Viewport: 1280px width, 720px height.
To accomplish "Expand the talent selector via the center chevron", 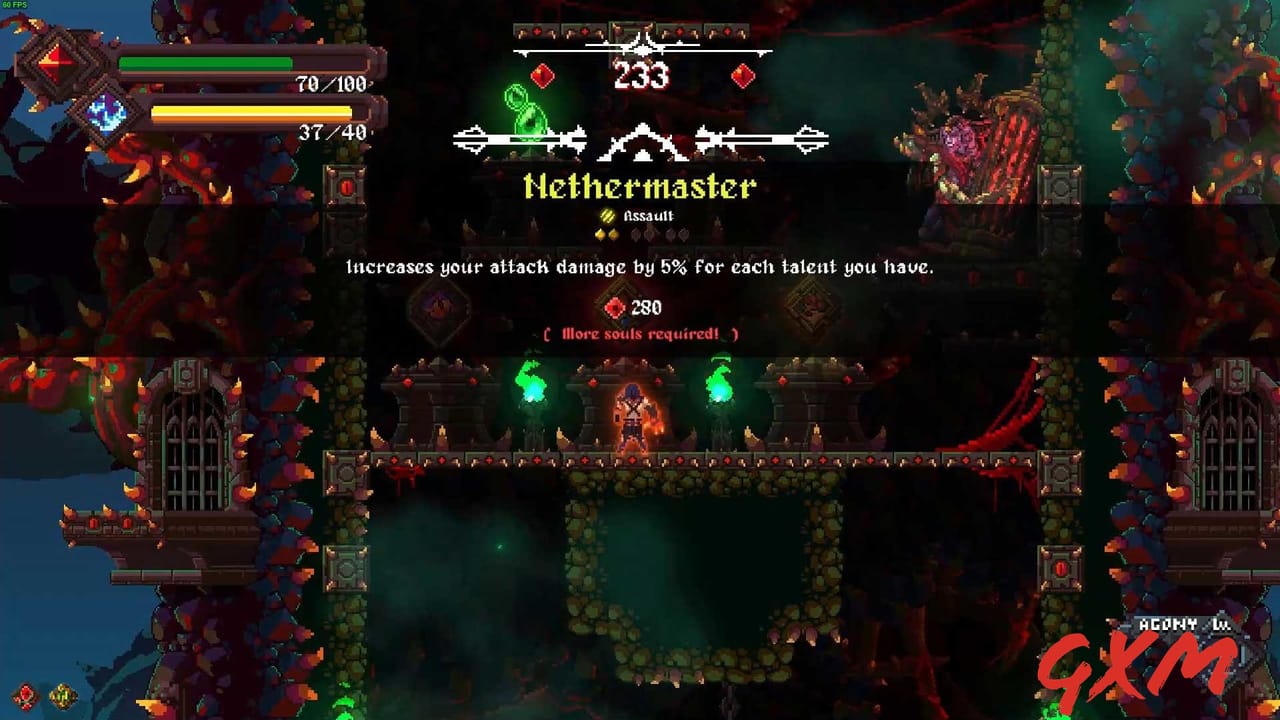I will pyautogui.click(x=644, y=142).
